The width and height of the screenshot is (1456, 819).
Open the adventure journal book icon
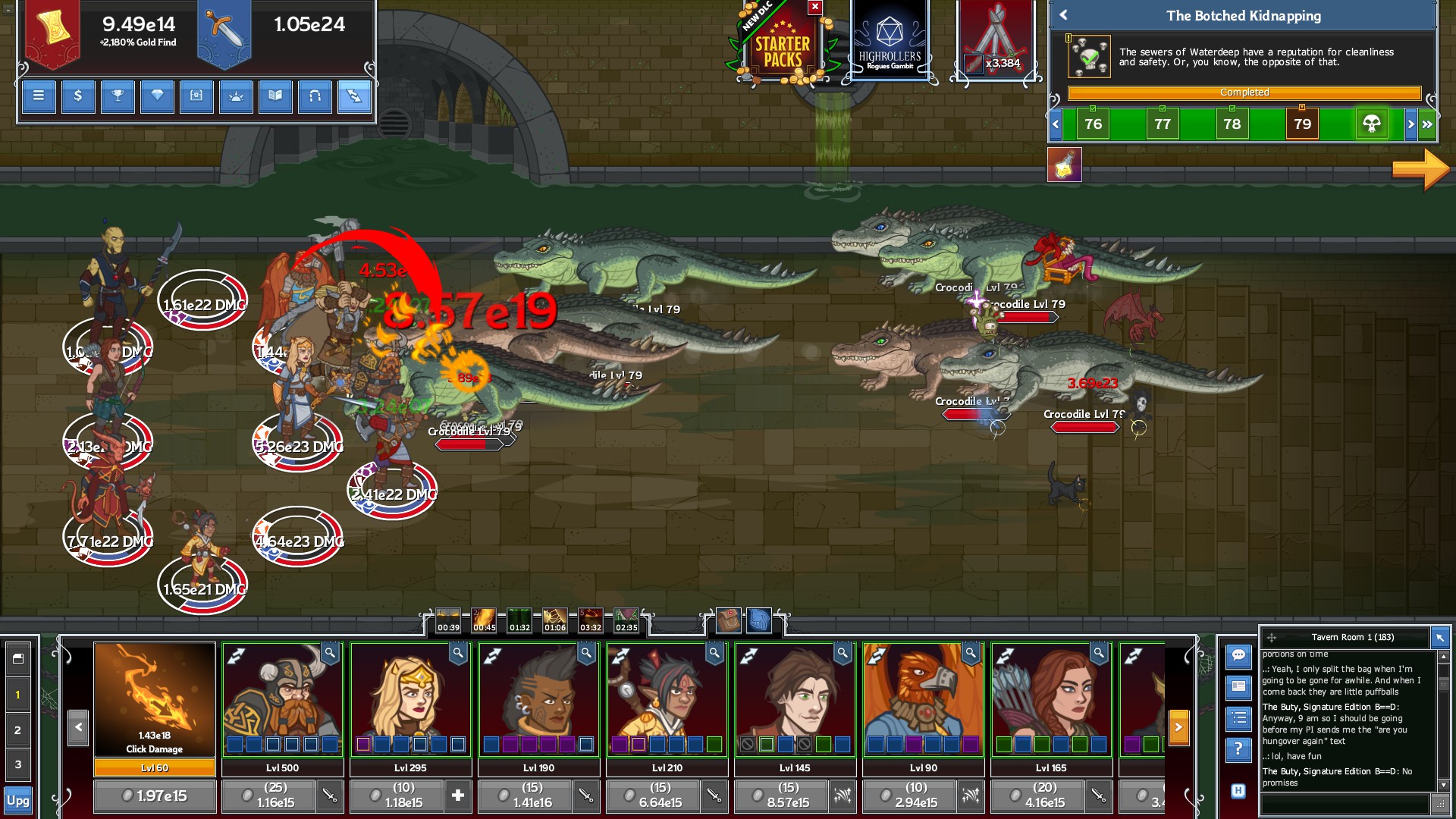pyautogui.click(x=276, y=97)
